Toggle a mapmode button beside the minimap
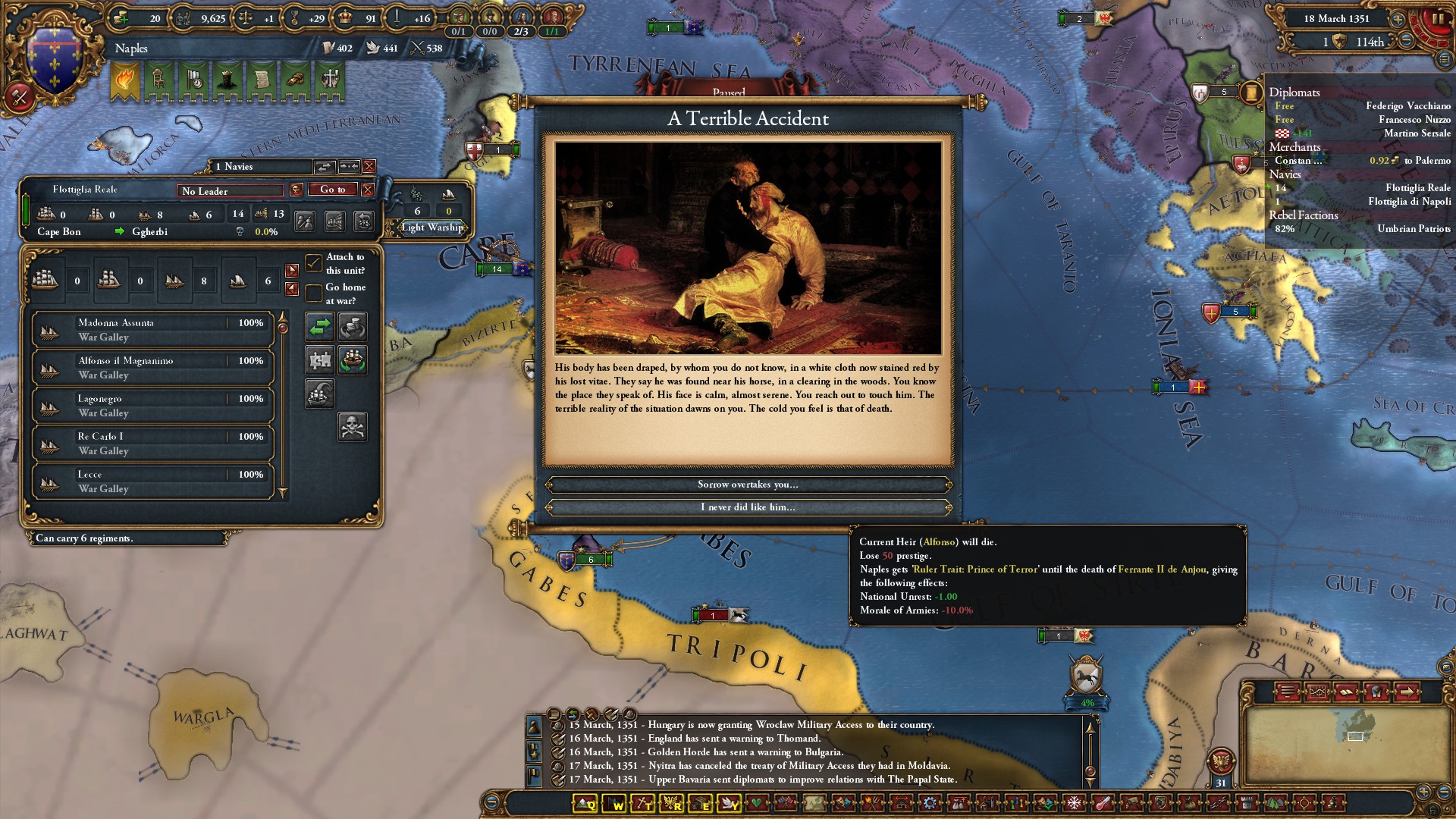 tap(1288, 692)
